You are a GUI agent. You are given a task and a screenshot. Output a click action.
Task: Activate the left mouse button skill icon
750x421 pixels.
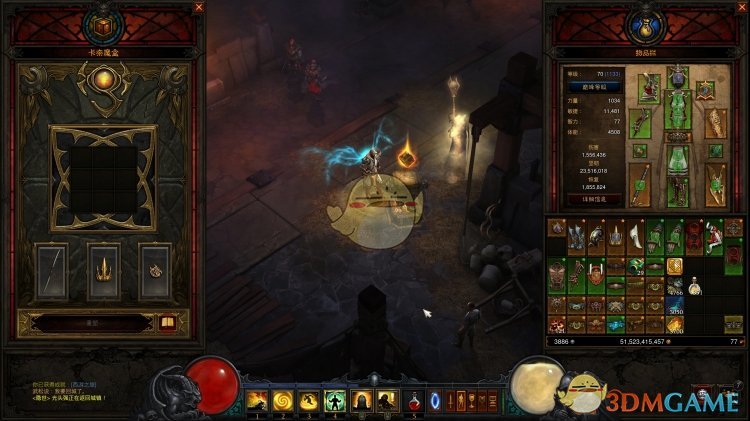[x=360, y=401]
